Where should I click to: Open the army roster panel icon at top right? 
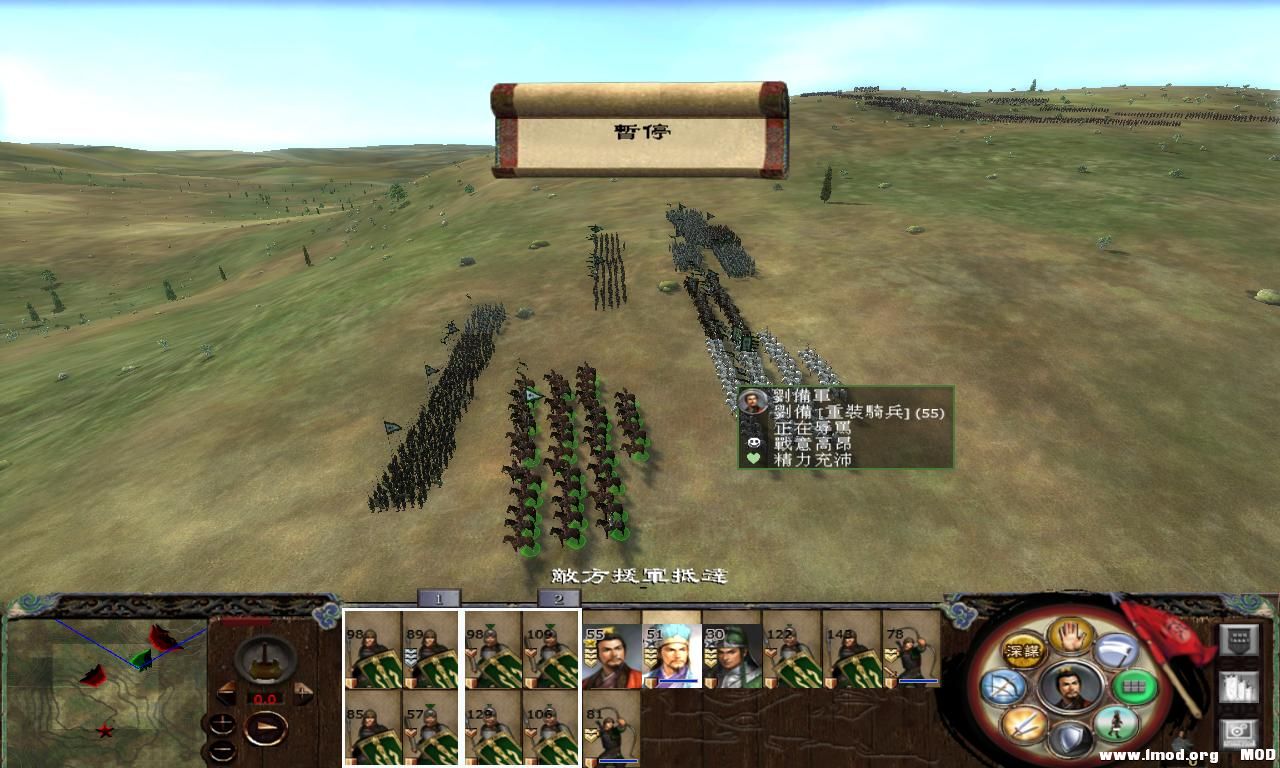tap(1237, 641)
